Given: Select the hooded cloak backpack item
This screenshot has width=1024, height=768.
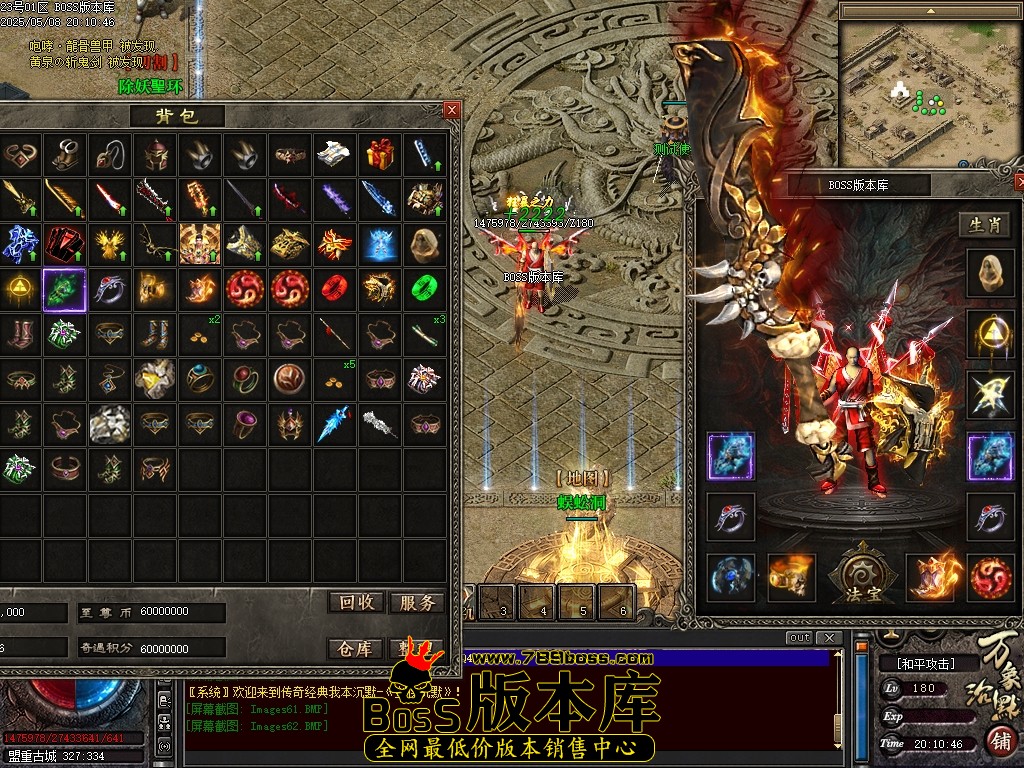Looking at the screenshot, I should click(x=424, y=243).
